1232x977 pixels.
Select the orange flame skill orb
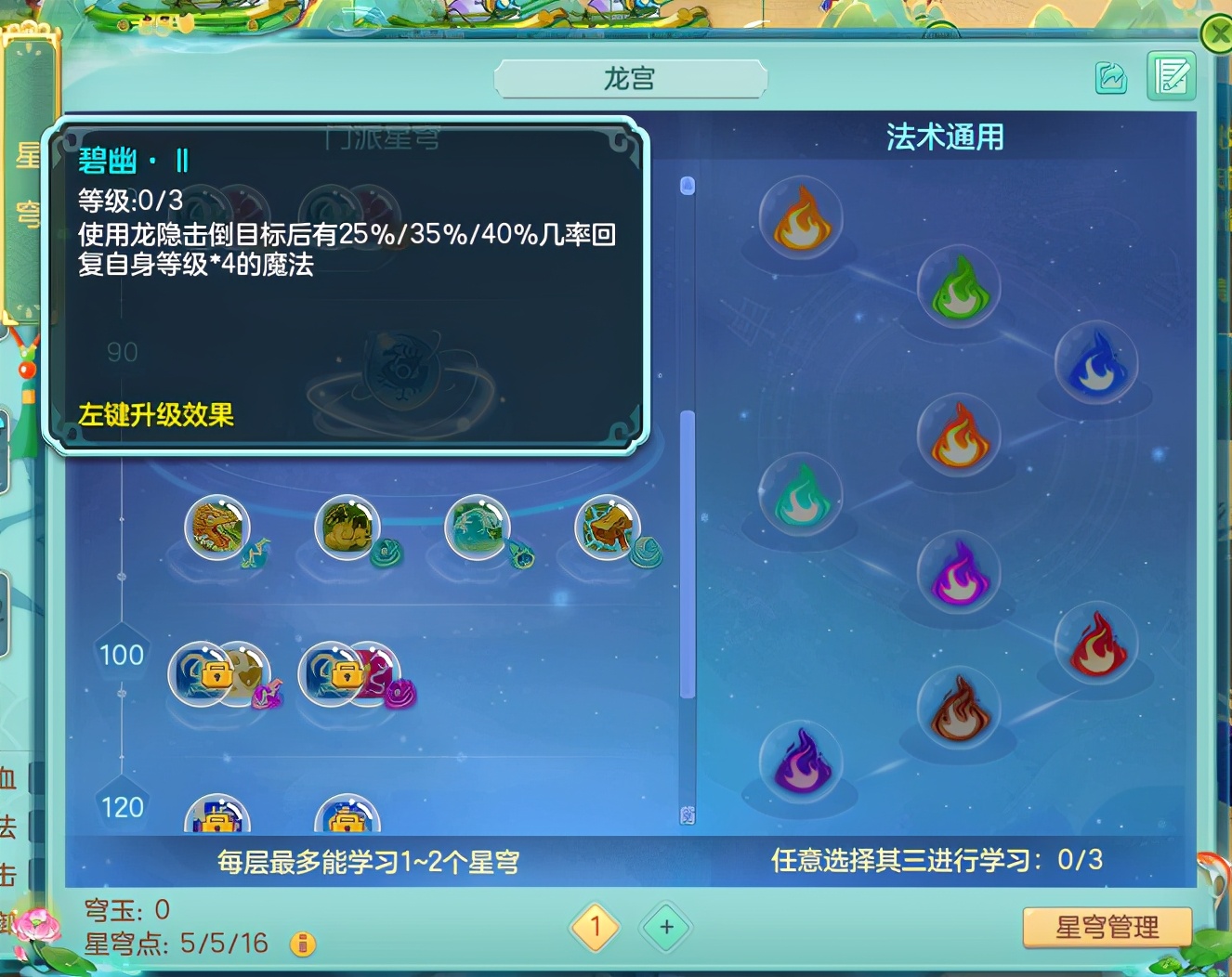[801, 219]
